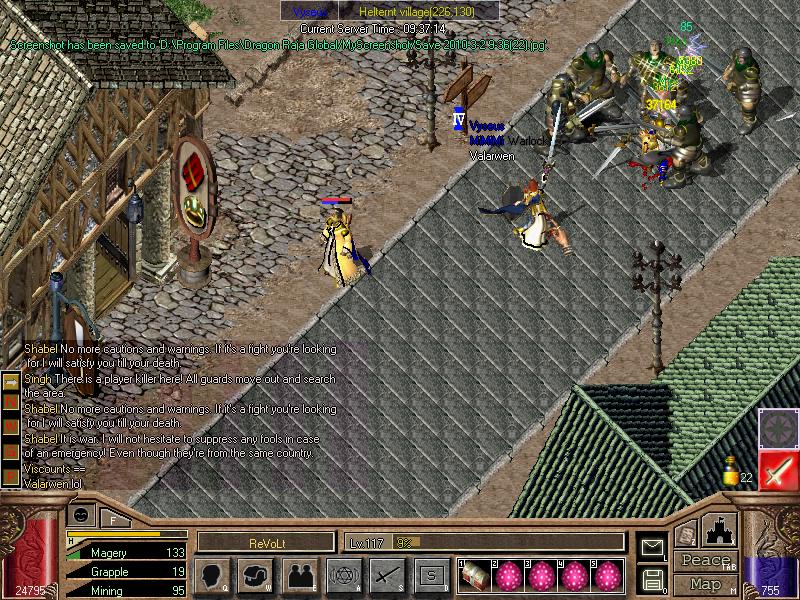Click the floppy disk save icon
The image size is (800, 600).
pyautogui.click(x=652, y=579)
